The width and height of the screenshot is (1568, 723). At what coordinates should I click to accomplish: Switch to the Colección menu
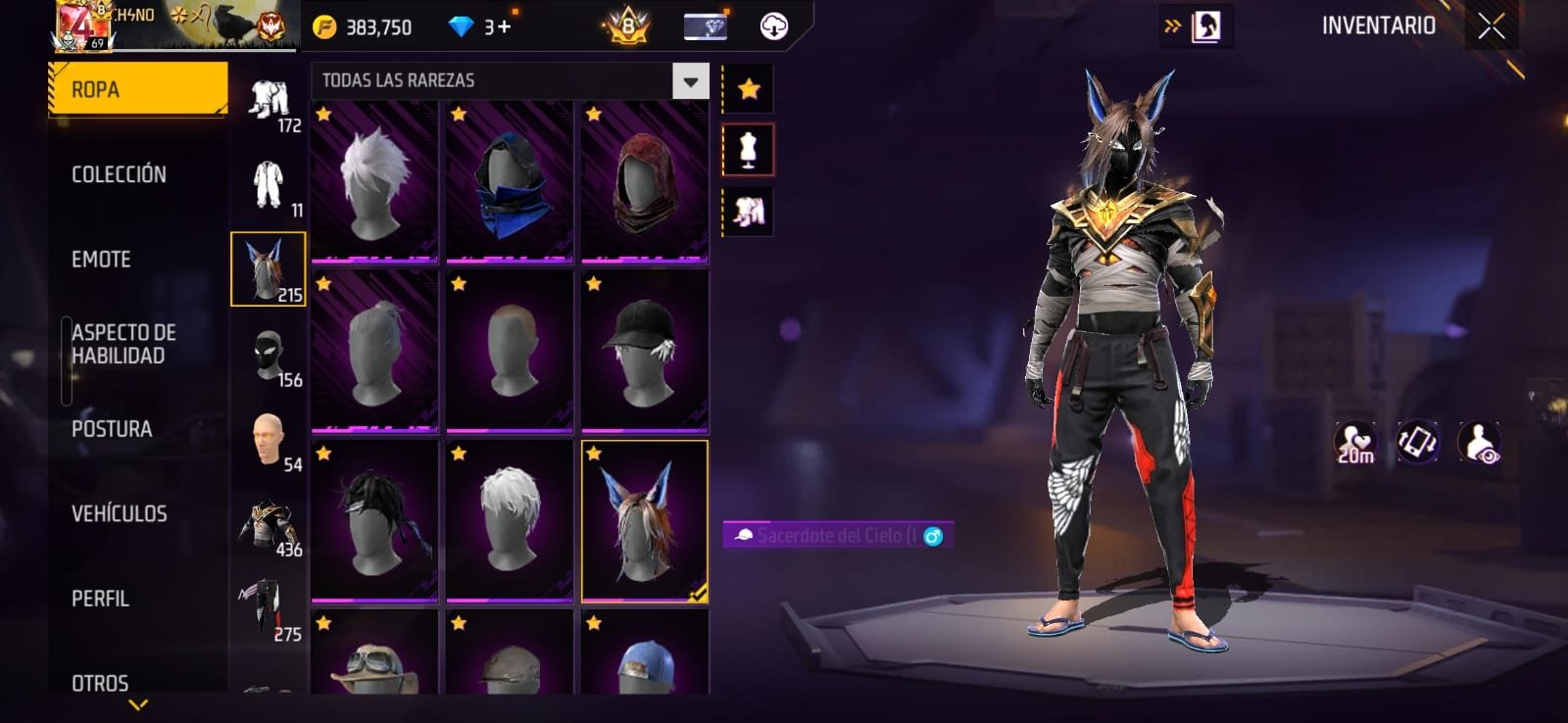(x=119, y=174)
